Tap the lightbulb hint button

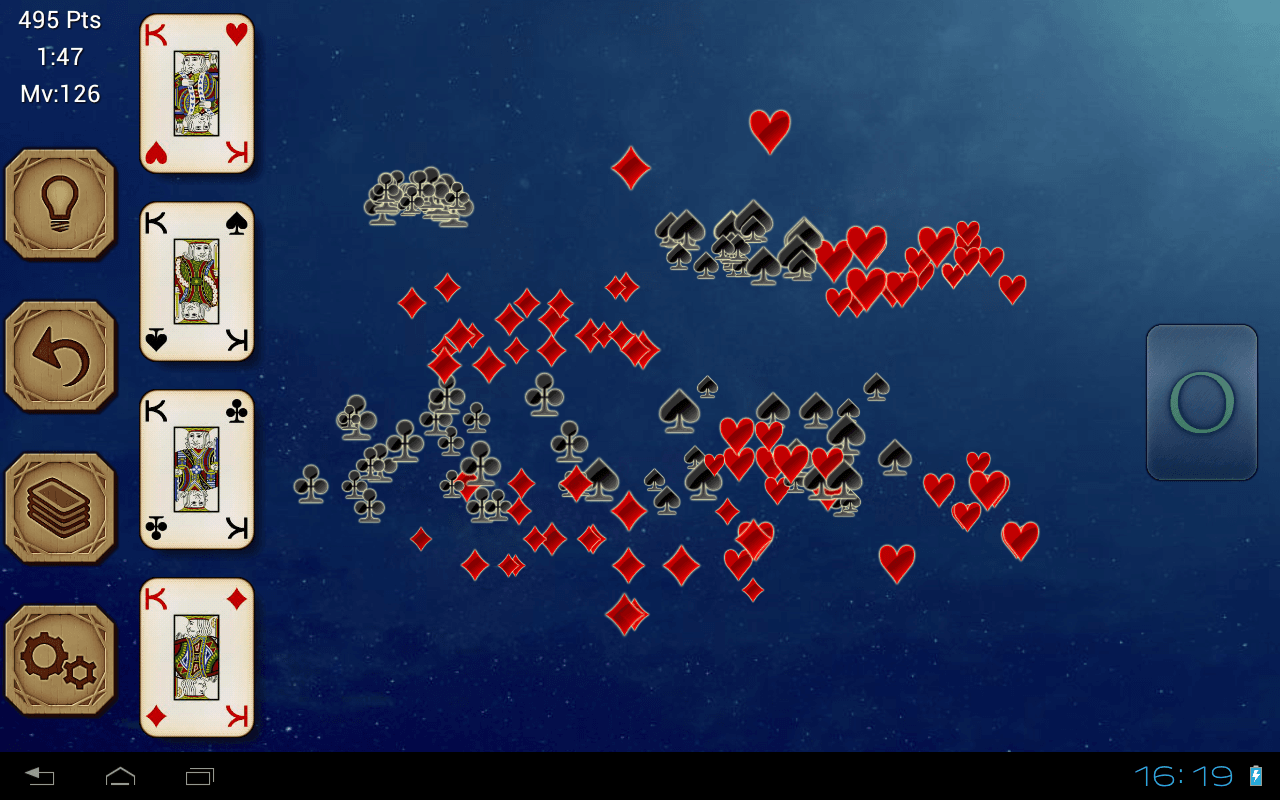[x=60, y=204]
